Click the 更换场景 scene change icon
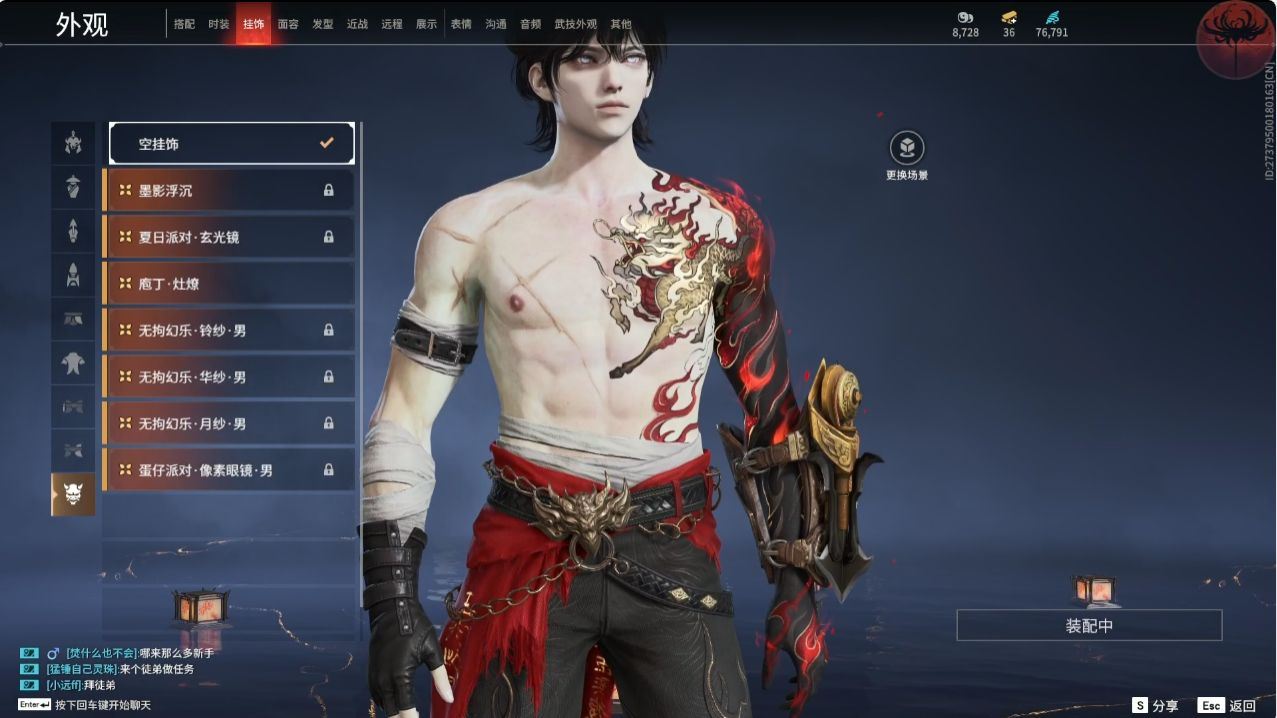 [x=907, y=149]
